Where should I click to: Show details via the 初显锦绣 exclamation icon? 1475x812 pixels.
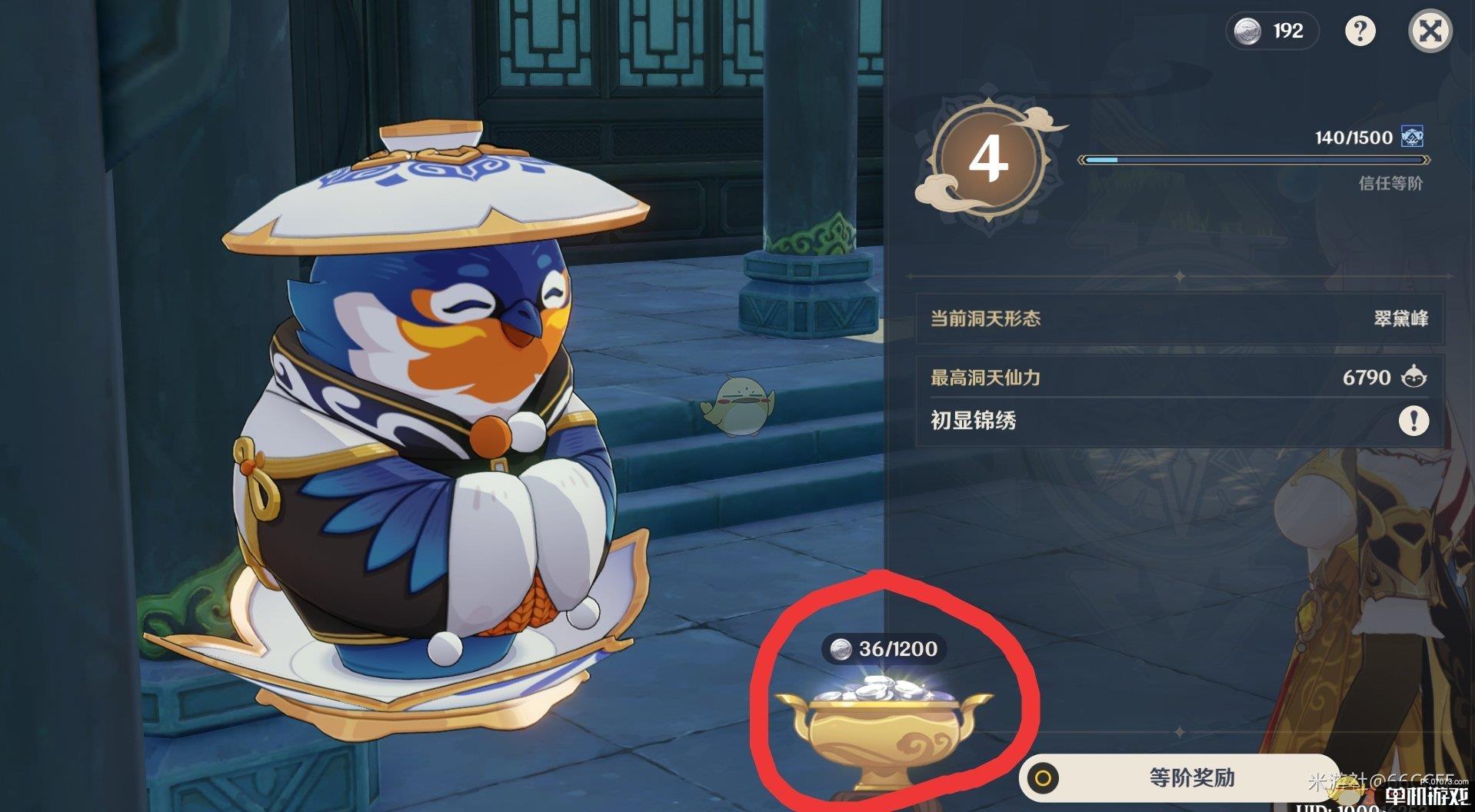tap(1413, 421)
